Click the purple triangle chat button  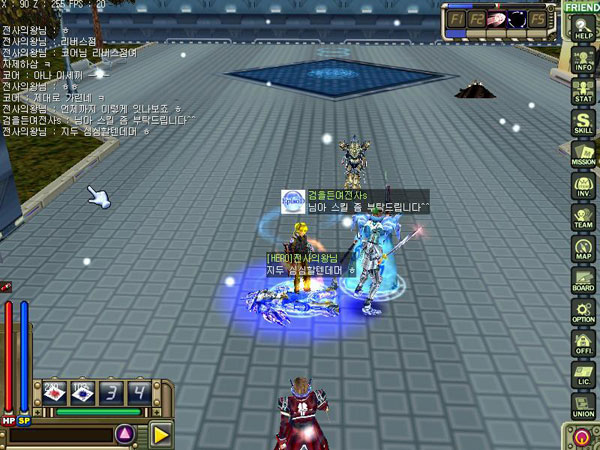[126, 434]
